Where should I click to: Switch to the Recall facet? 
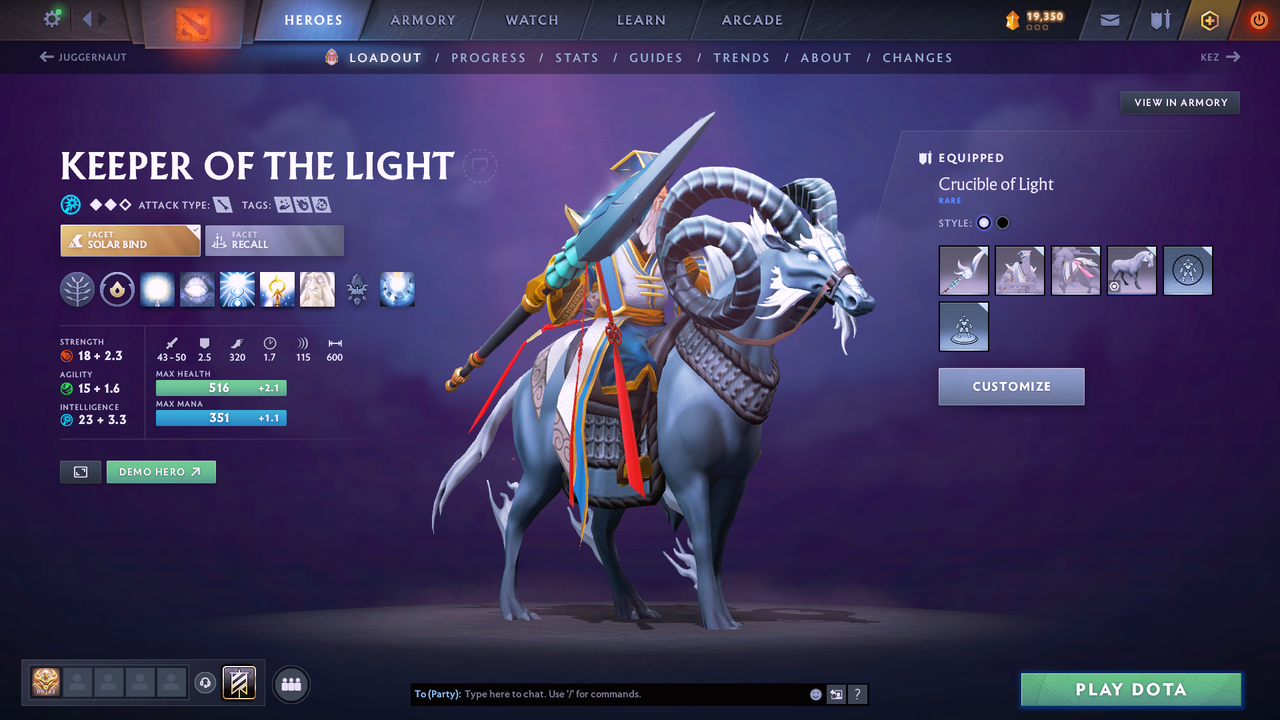pyautogui.click(x=274, y=240)
